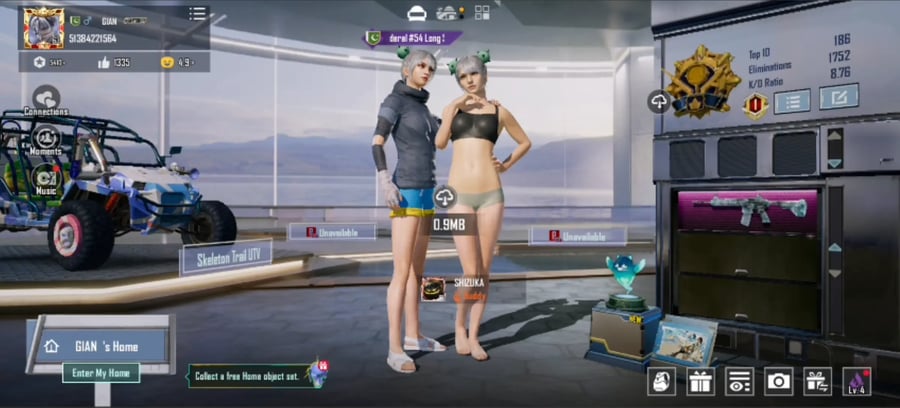
Task: Tap the Enter My Home button
Action: [101, 373]
